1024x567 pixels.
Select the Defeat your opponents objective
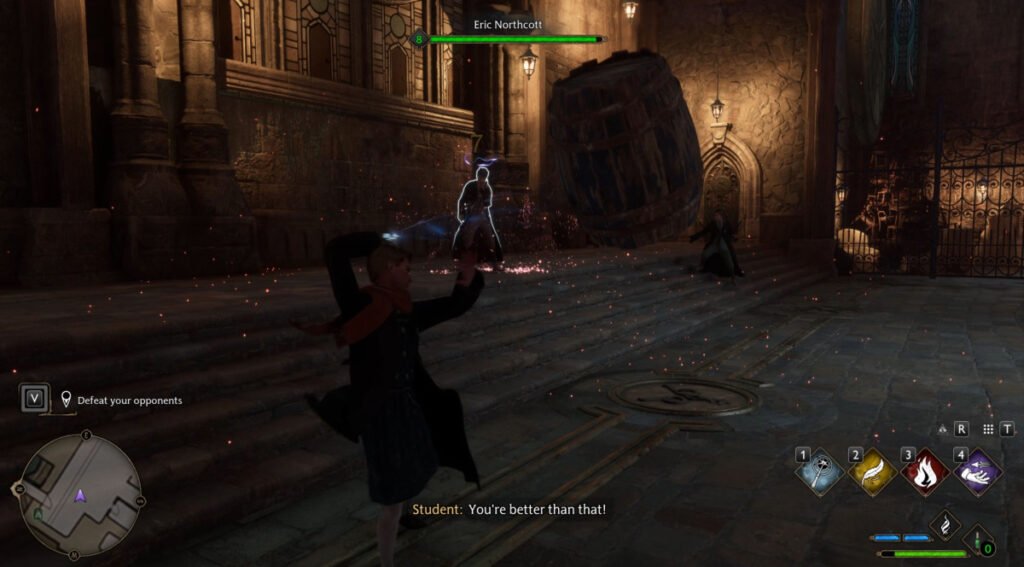point(129,400)
